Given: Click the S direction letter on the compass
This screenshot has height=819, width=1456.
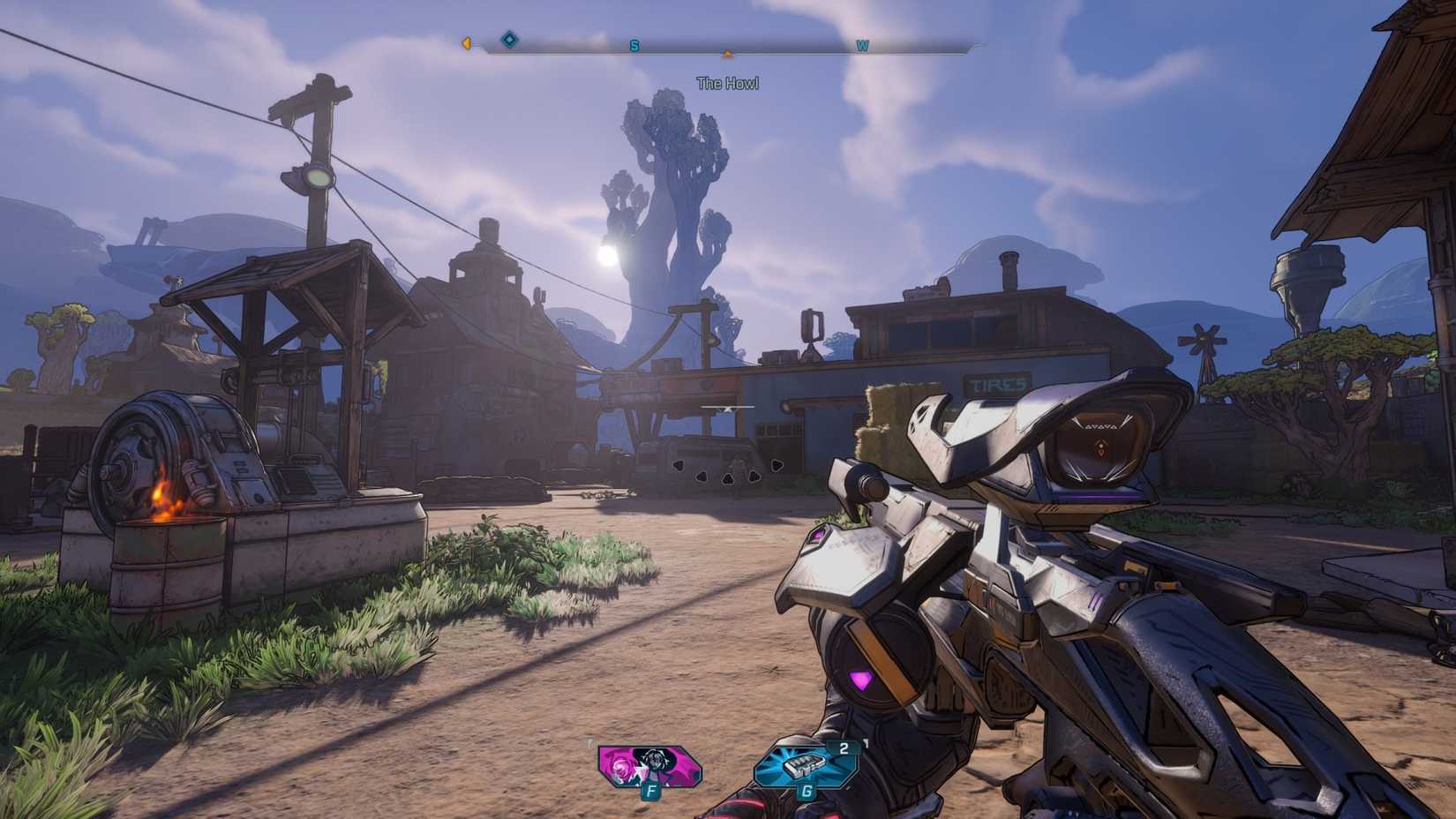Looking at the screenshot, I should coord(633,45).
